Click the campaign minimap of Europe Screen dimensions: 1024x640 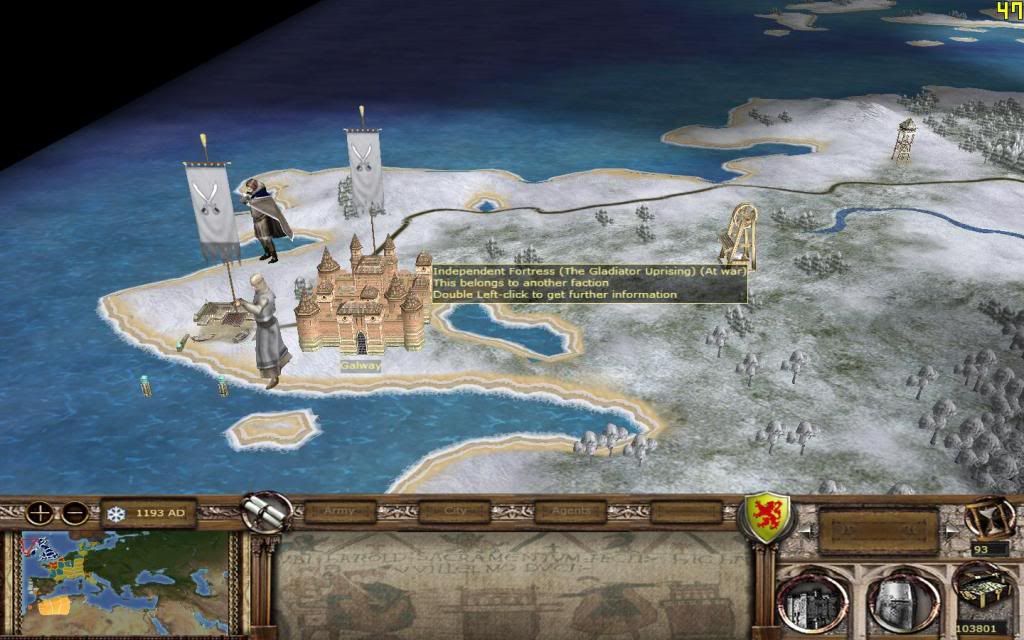[130, 582]
